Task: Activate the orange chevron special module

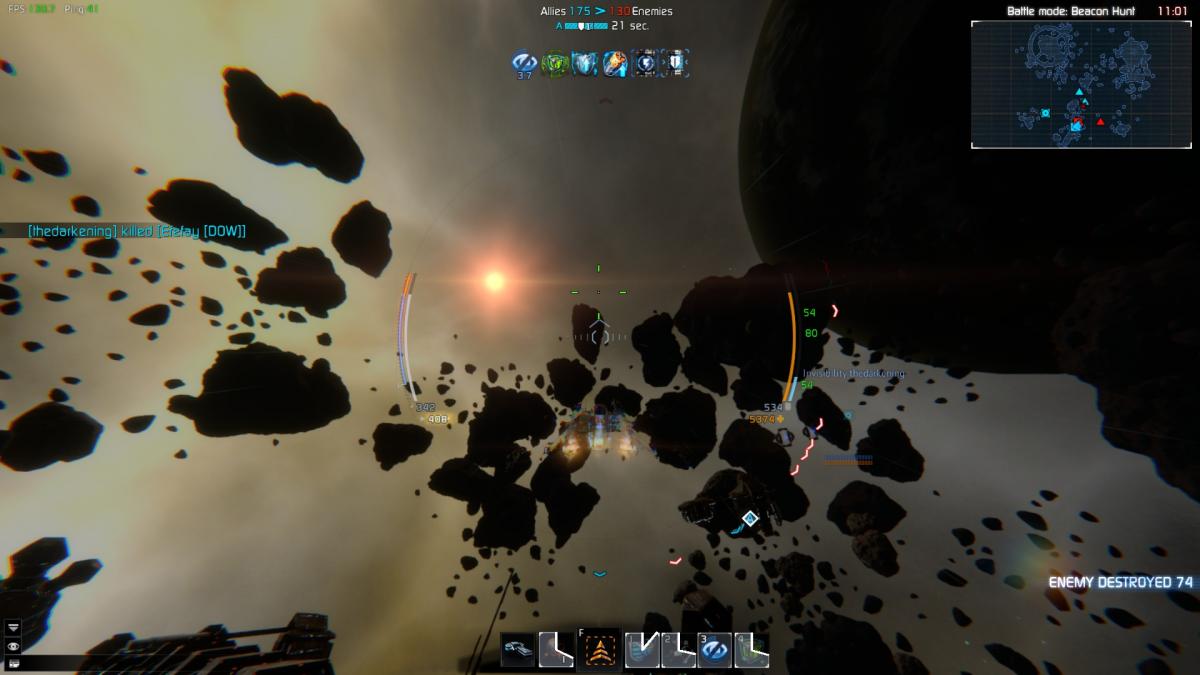Action: pos(600,650)
